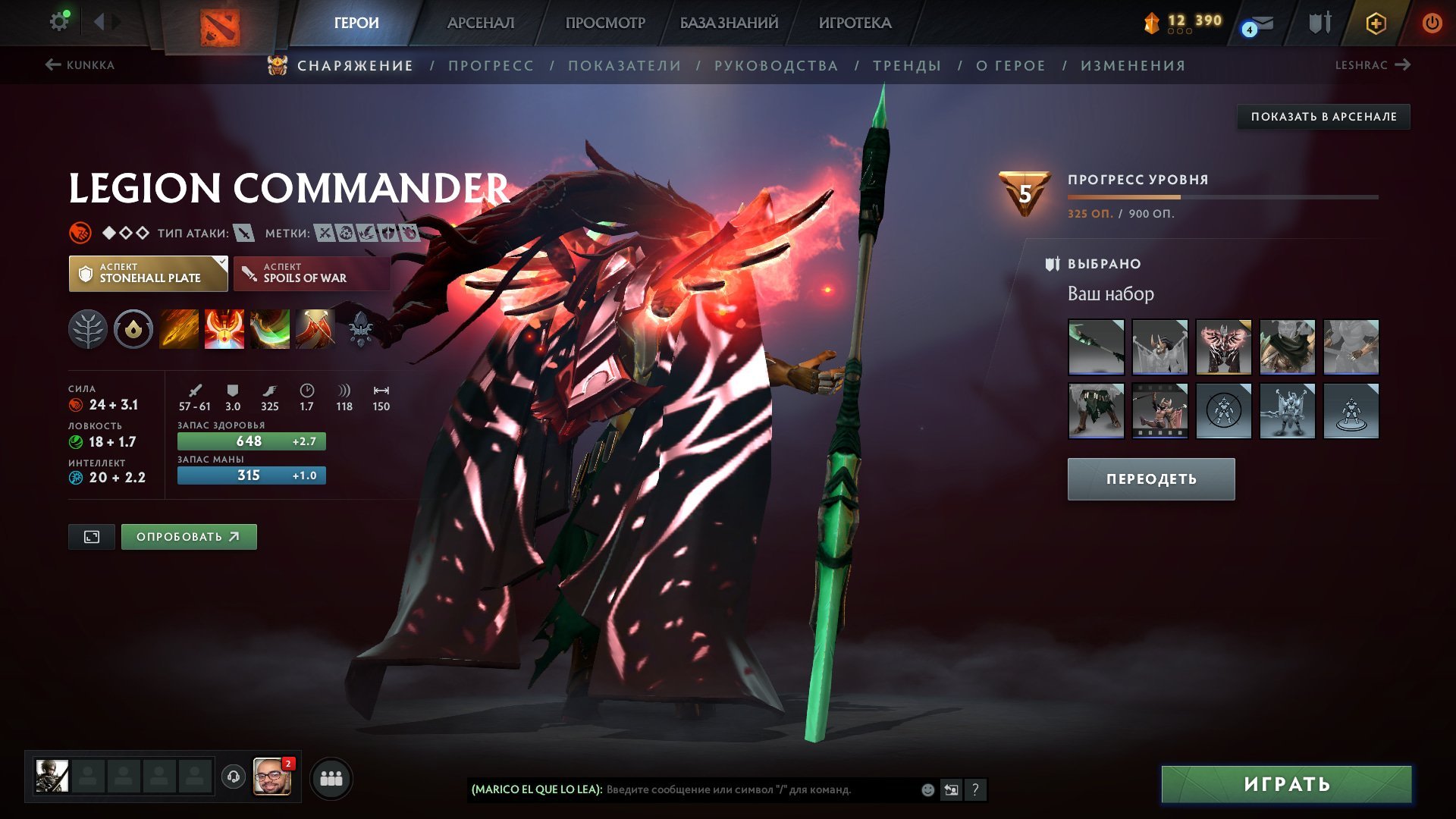Switch to the Spoils of War aspect

point(311,273)
